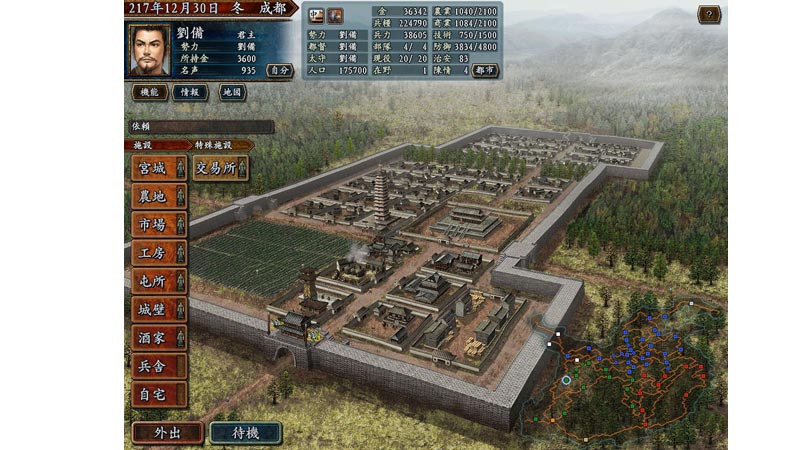Image resolution: width=800 pixels, height=450 pixels.
Task: Click the help question mark button
Action: point(709,14)
